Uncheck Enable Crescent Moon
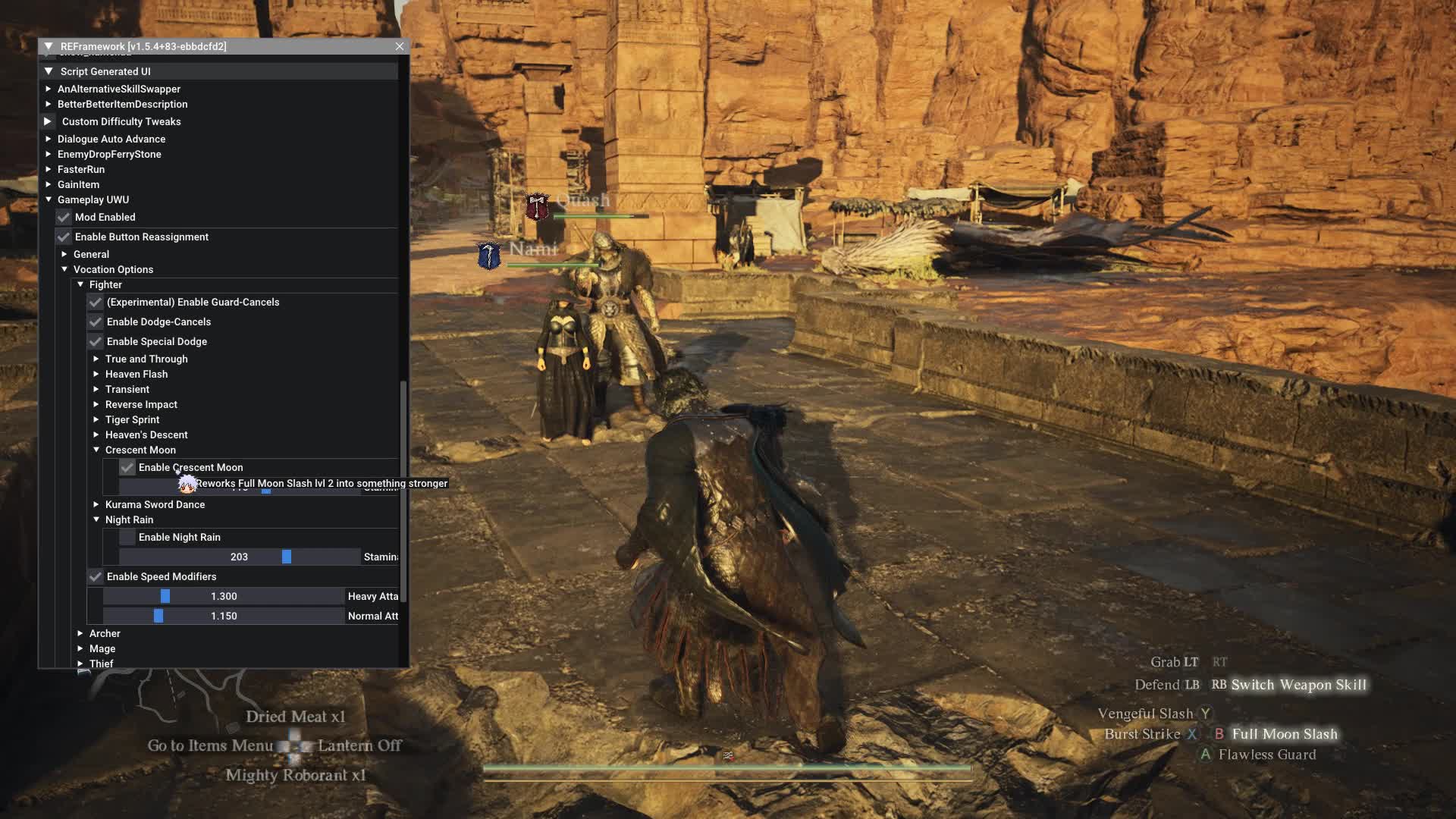This screenshot has height=819, width=1456. [x=127, y=468]
